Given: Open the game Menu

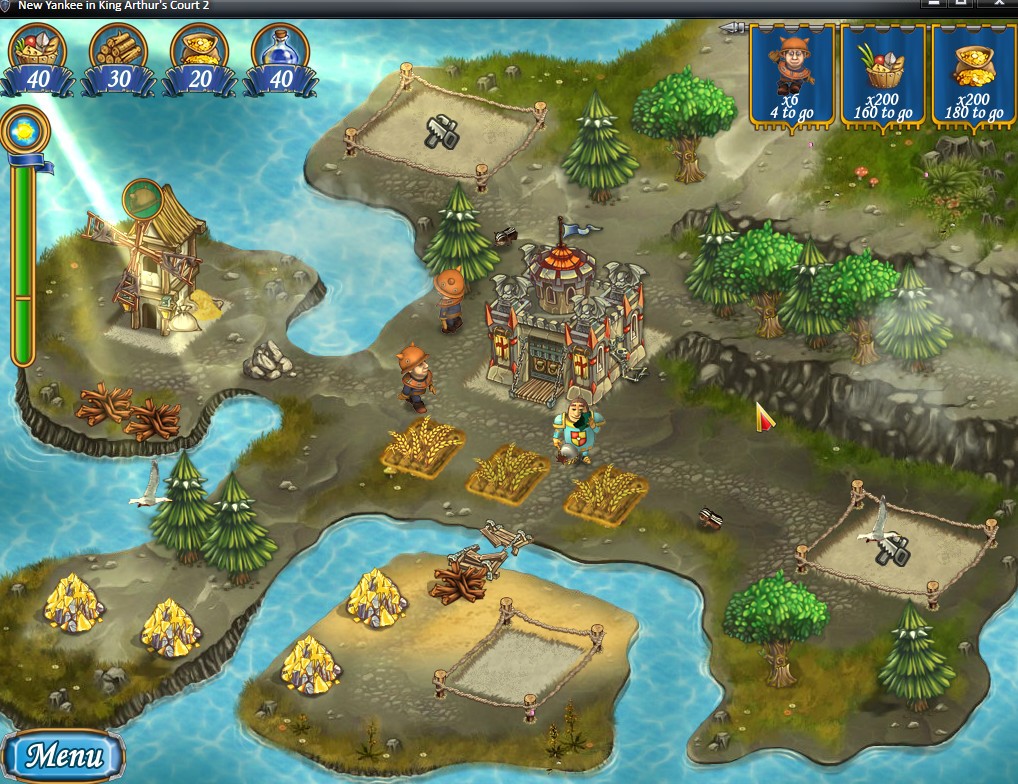Looking at the screenshot, I should tap(62, 755).
